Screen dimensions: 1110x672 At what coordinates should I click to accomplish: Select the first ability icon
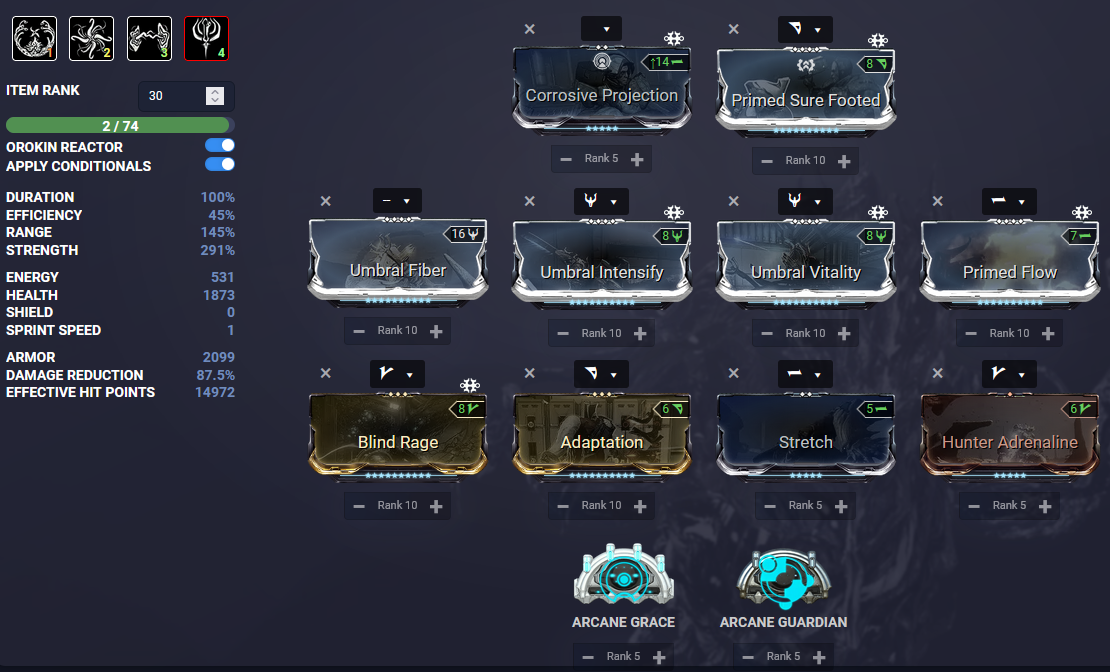[x=34, y=39]
